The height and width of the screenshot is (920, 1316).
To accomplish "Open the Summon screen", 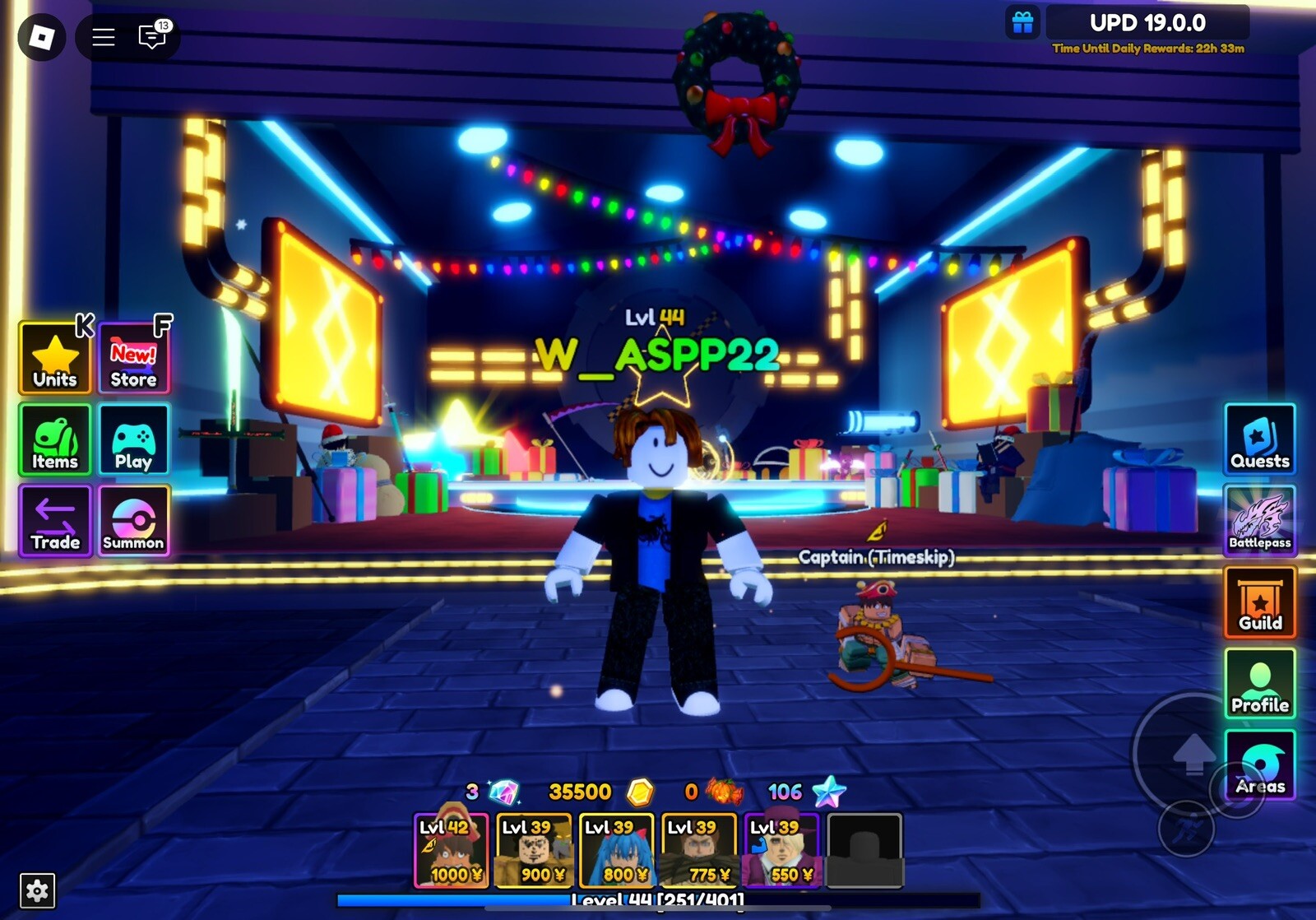I will (133, 522).
